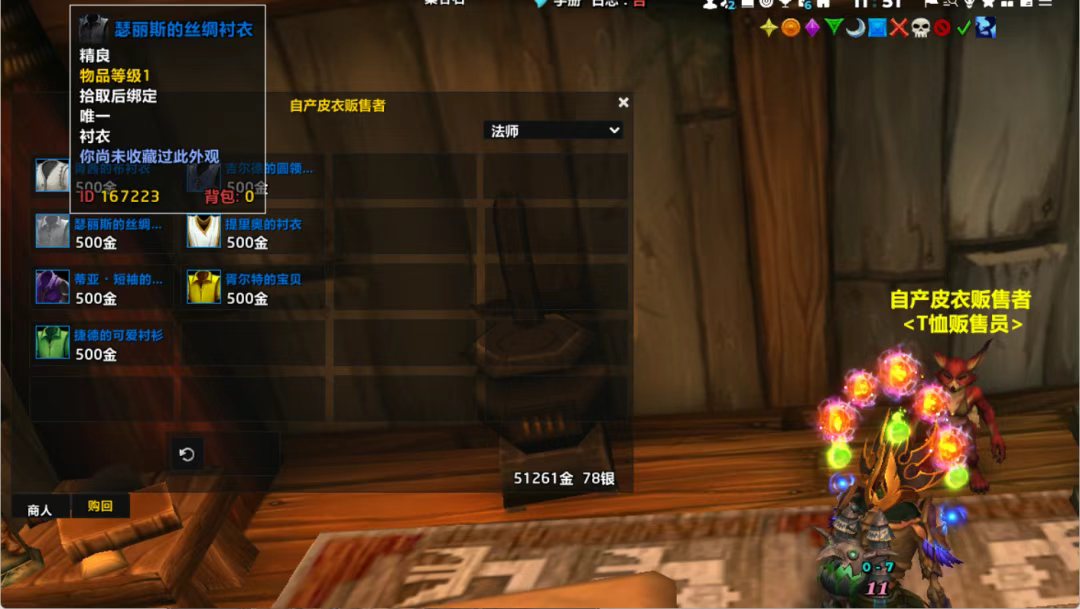Open the 法师 class filter dropdown
1080x609 pixels.
coord(553,130)
